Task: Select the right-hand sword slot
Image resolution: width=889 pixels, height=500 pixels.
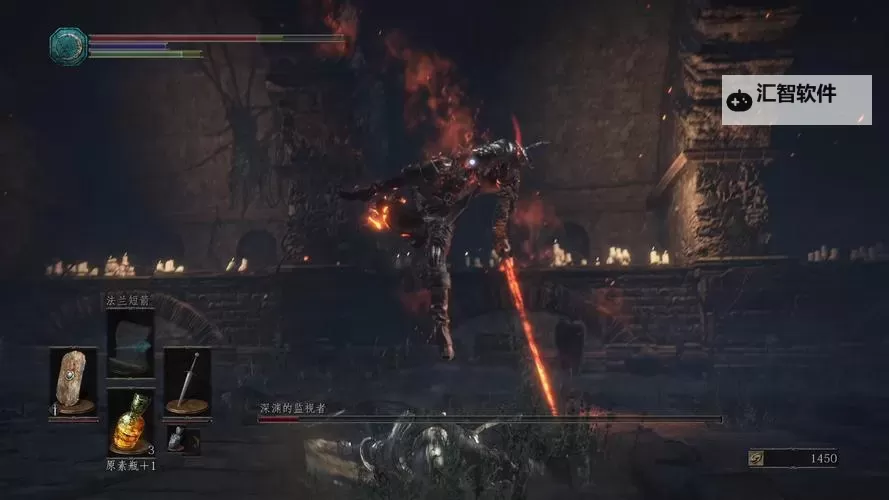Action: 187,381
